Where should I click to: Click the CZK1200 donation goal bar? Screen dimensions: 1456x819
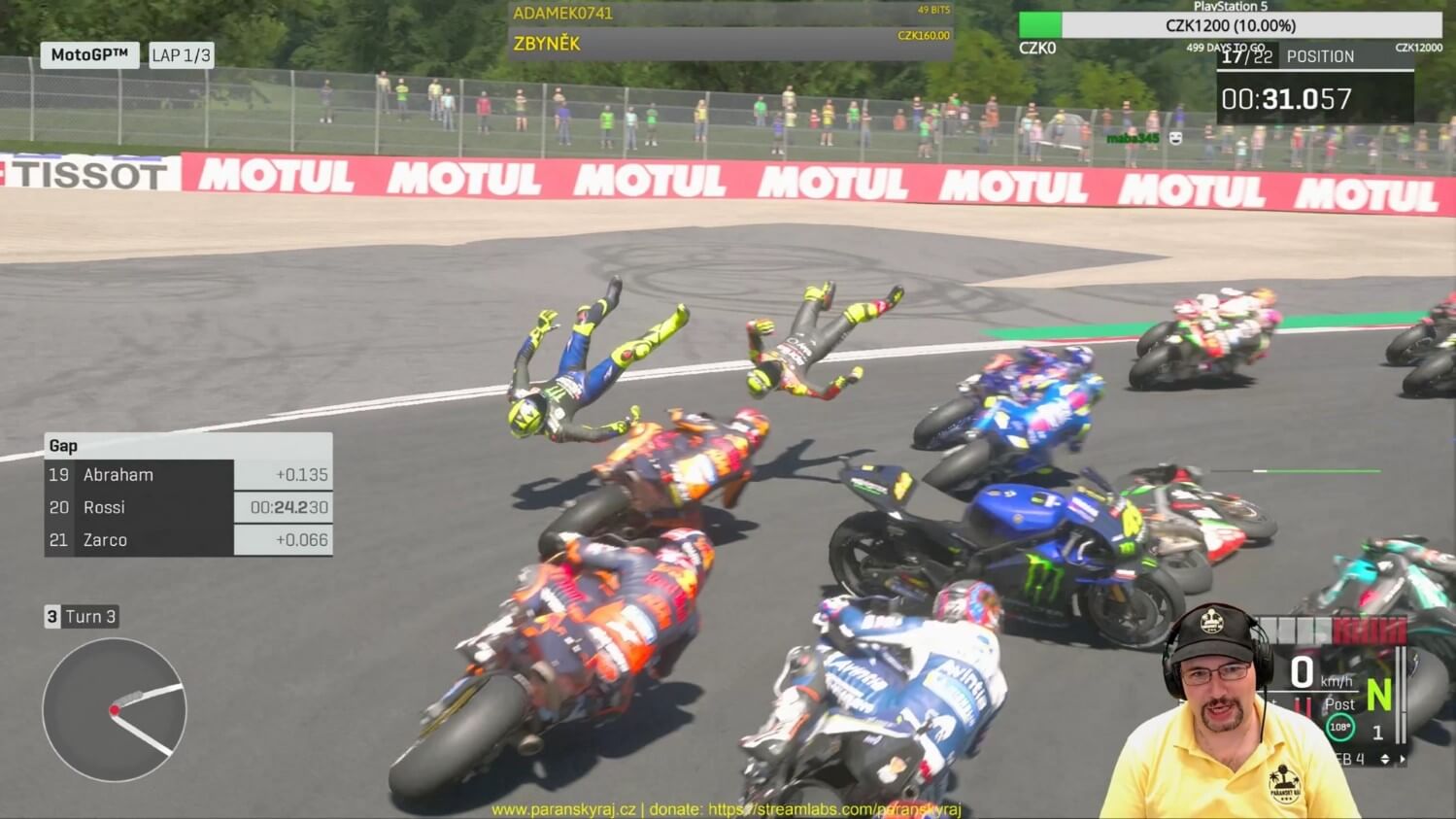coord(1230,25)
